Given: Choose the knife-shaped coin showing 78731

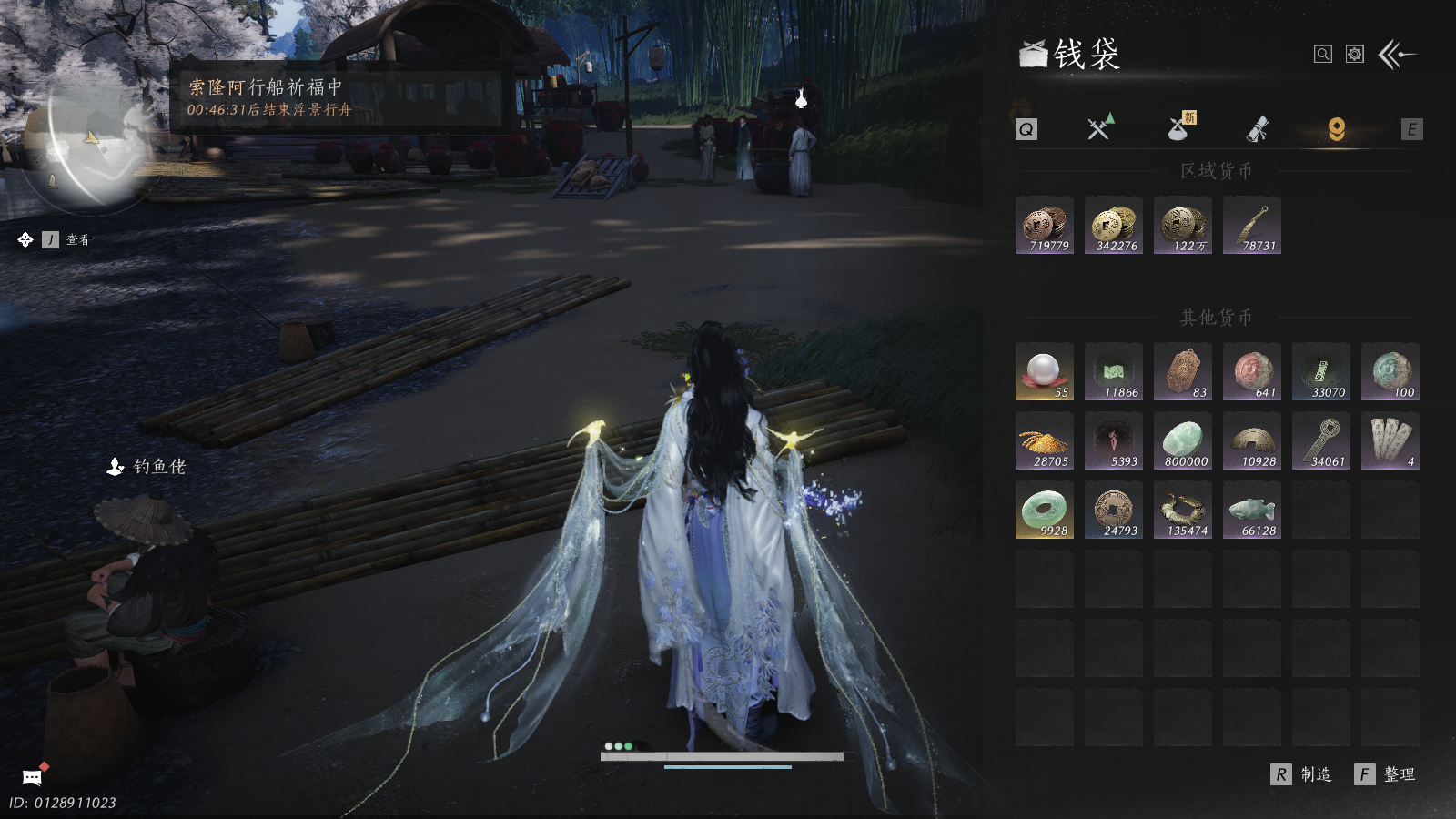Looking at the screenshot, I should click(x=1252, y=225).
